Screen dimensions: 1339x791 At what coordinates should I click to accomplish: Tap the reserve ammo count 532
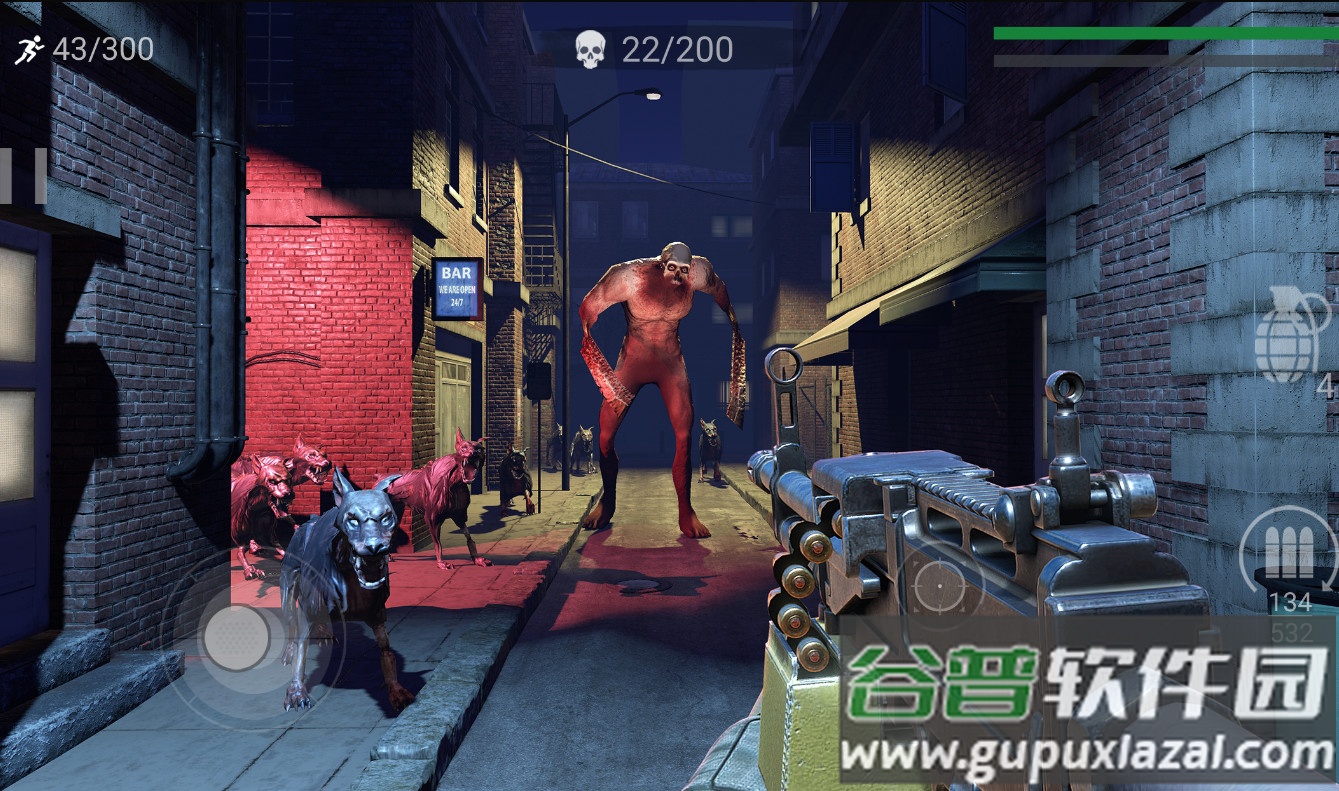click(x=1292, y=633)
